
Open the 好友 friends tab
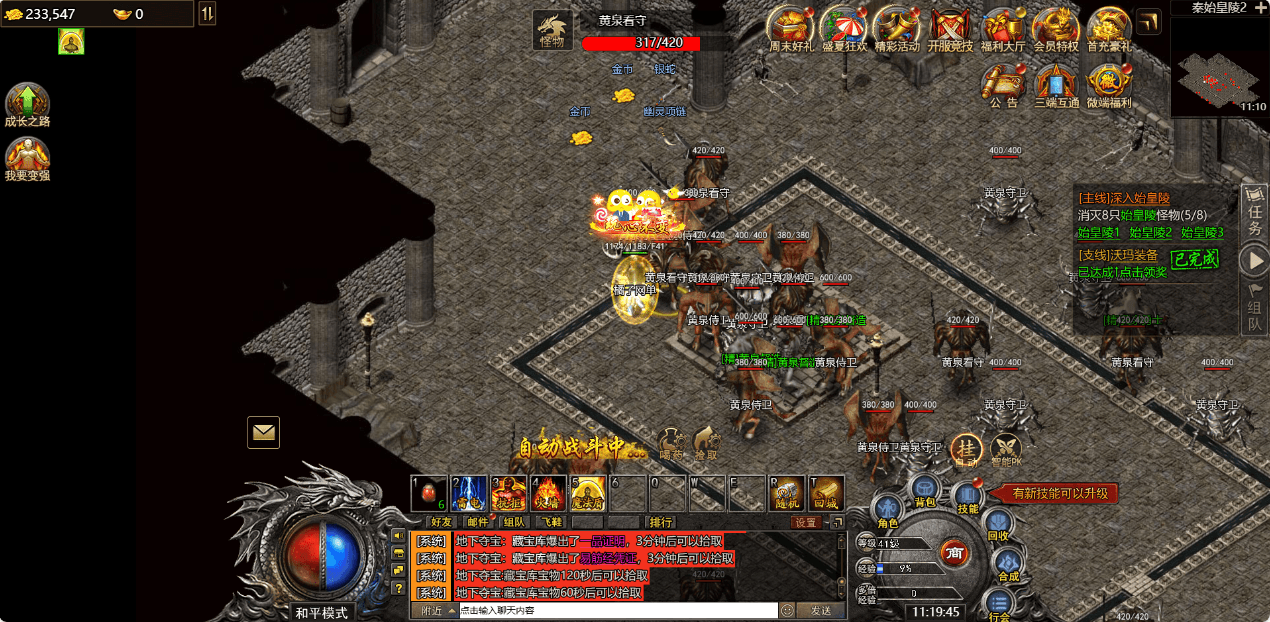(441, 522)
